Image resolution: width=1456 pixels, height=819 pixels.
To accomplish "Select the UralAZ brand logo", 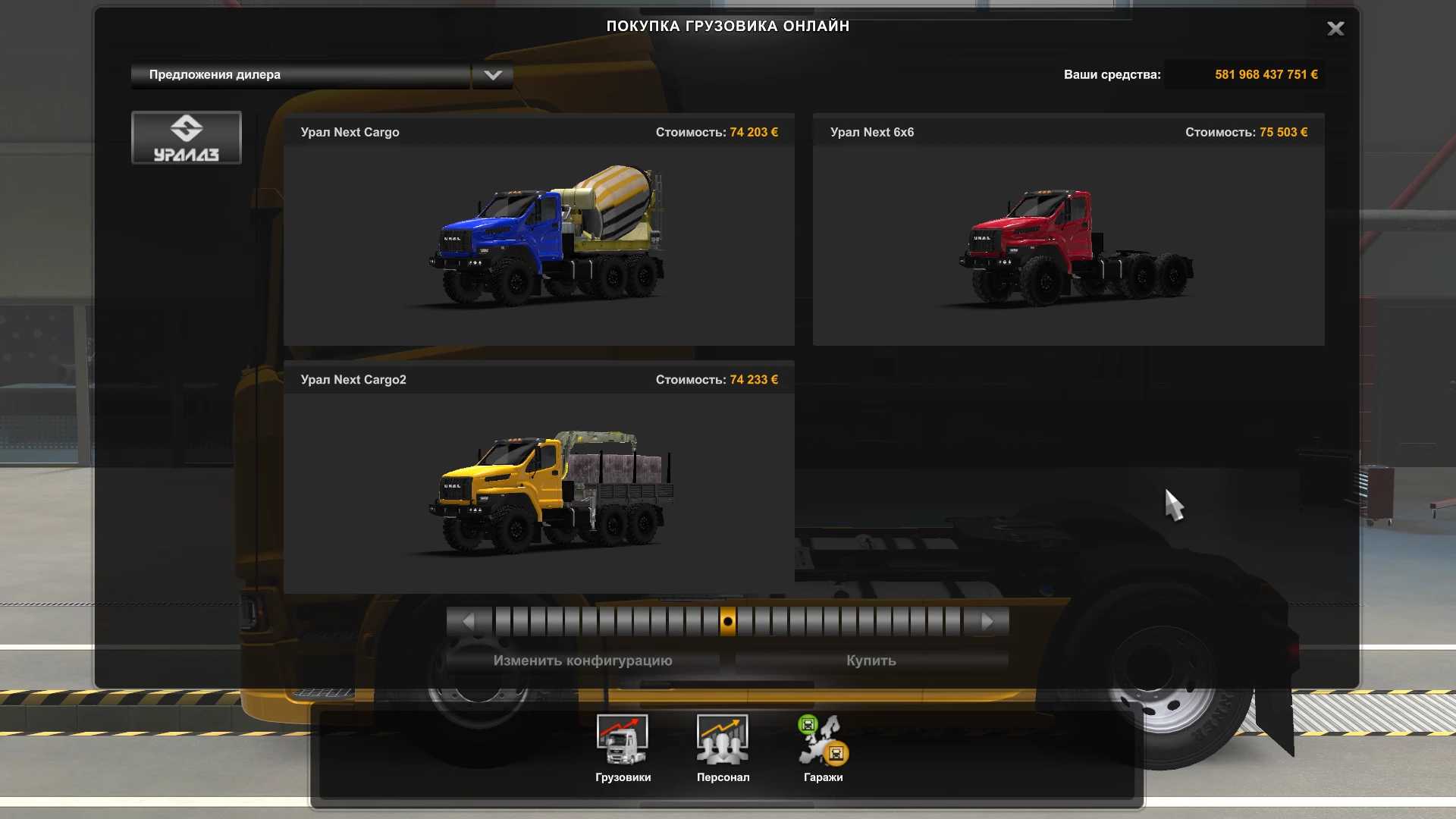I will [187, 138].
